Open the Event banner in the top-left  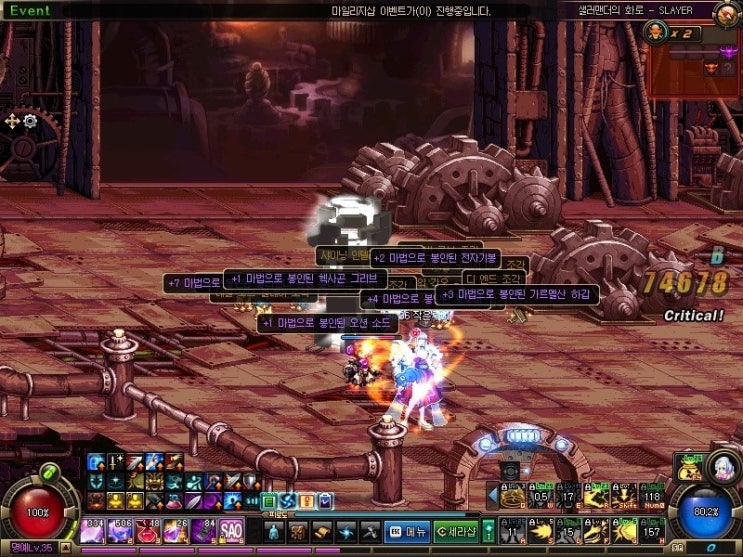coord(30,10)
